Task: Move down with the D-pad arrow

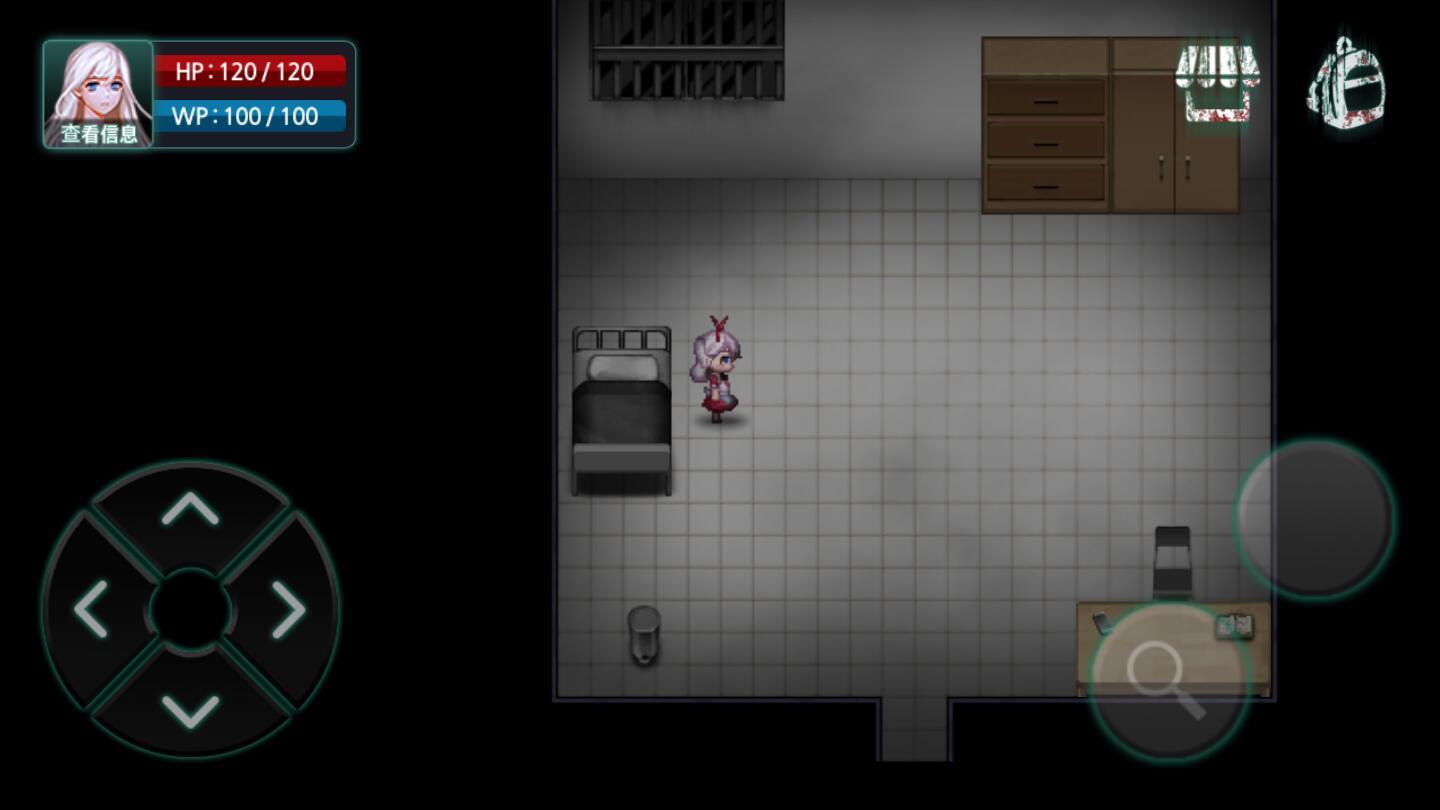Action: [x=190, y=710]
